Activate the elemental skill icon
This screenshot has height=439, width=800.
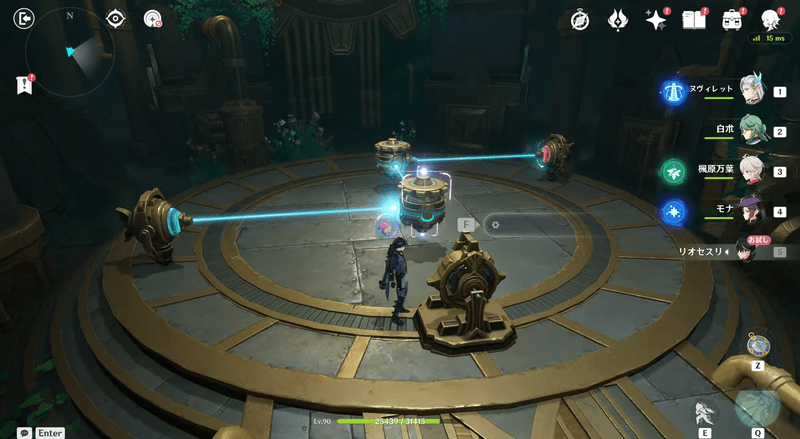point(705,412)
